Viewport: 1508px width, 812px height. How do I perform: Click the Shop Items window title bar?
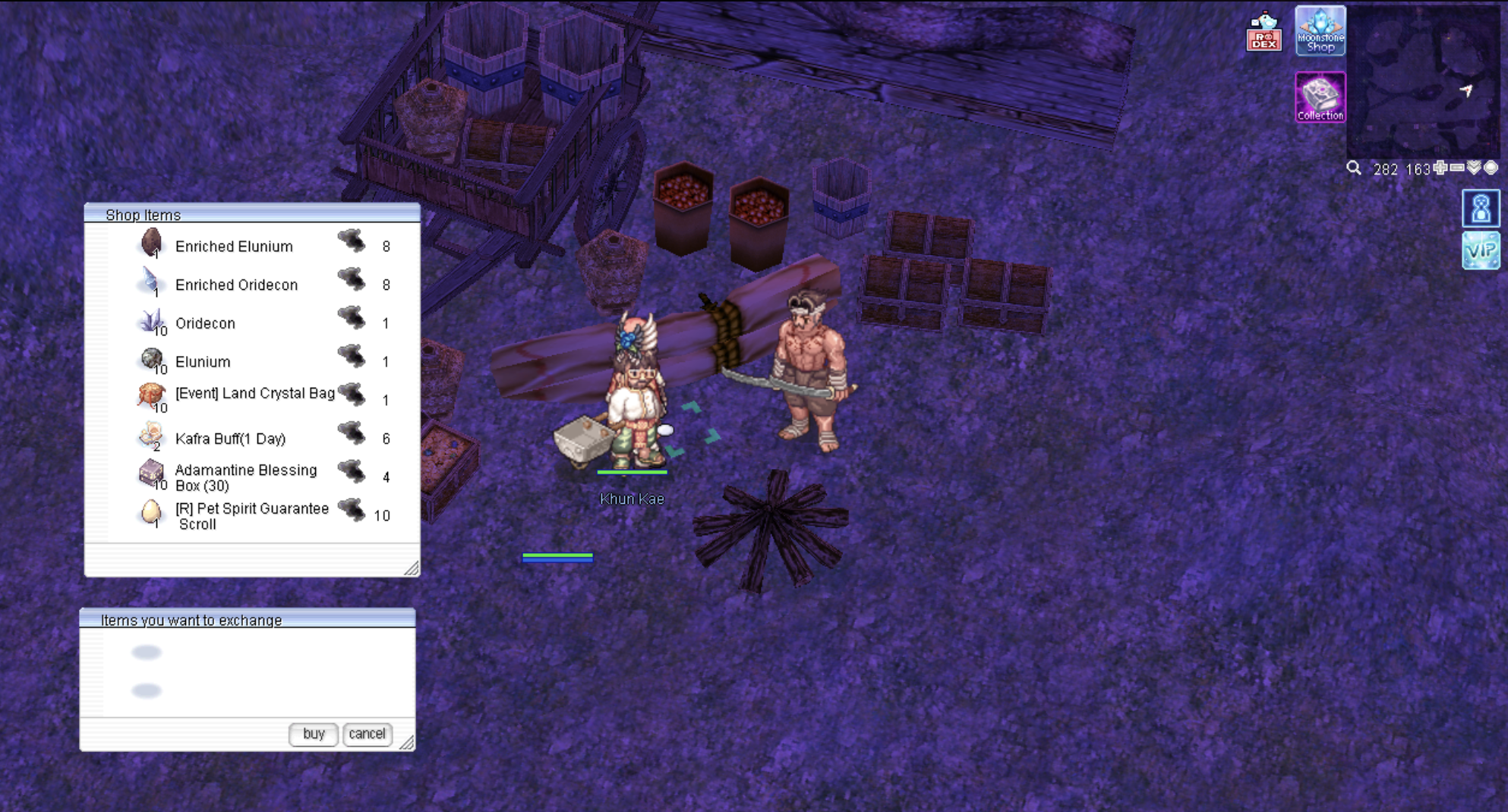click(x=251, y=215)
